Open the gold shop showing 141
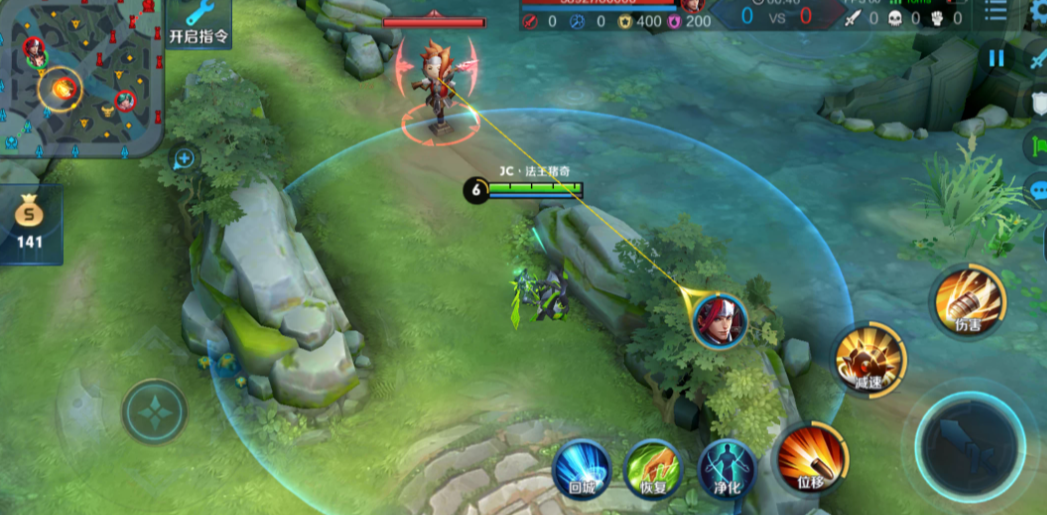The height and width of the screenshot is (515, 1047). coord(29,224)
